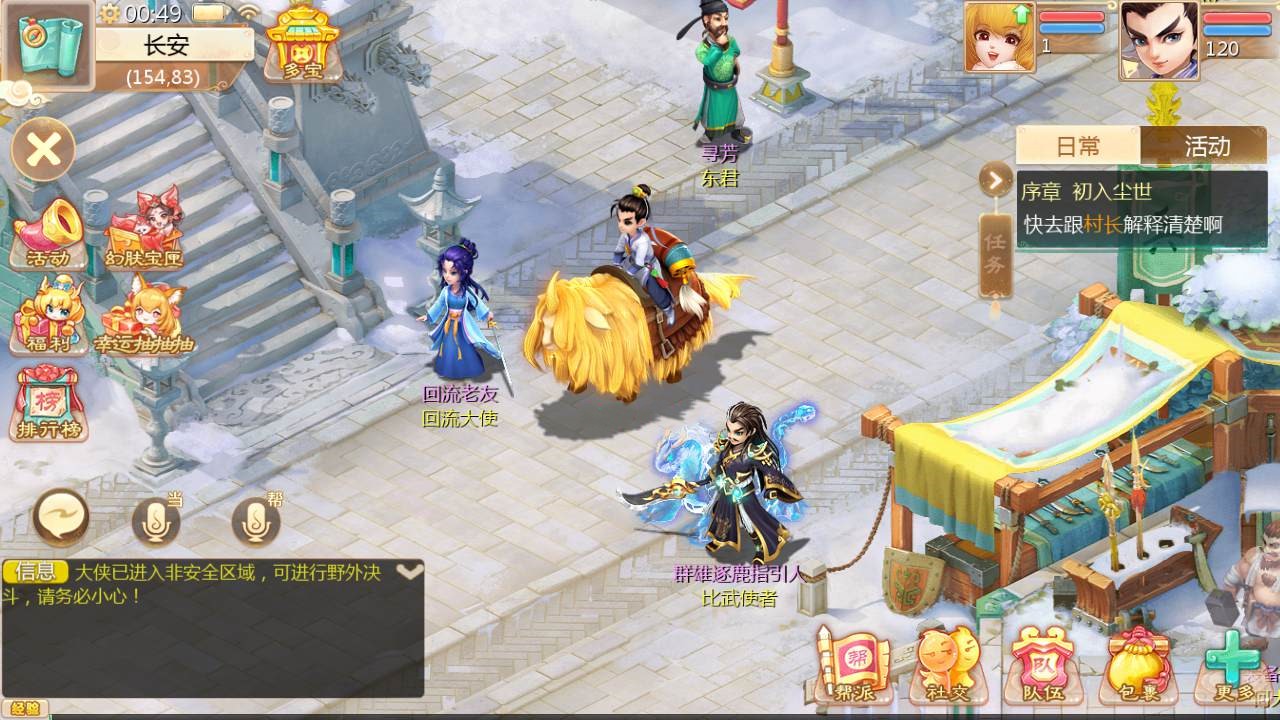Open the 社交 social menu

point(945,665)
